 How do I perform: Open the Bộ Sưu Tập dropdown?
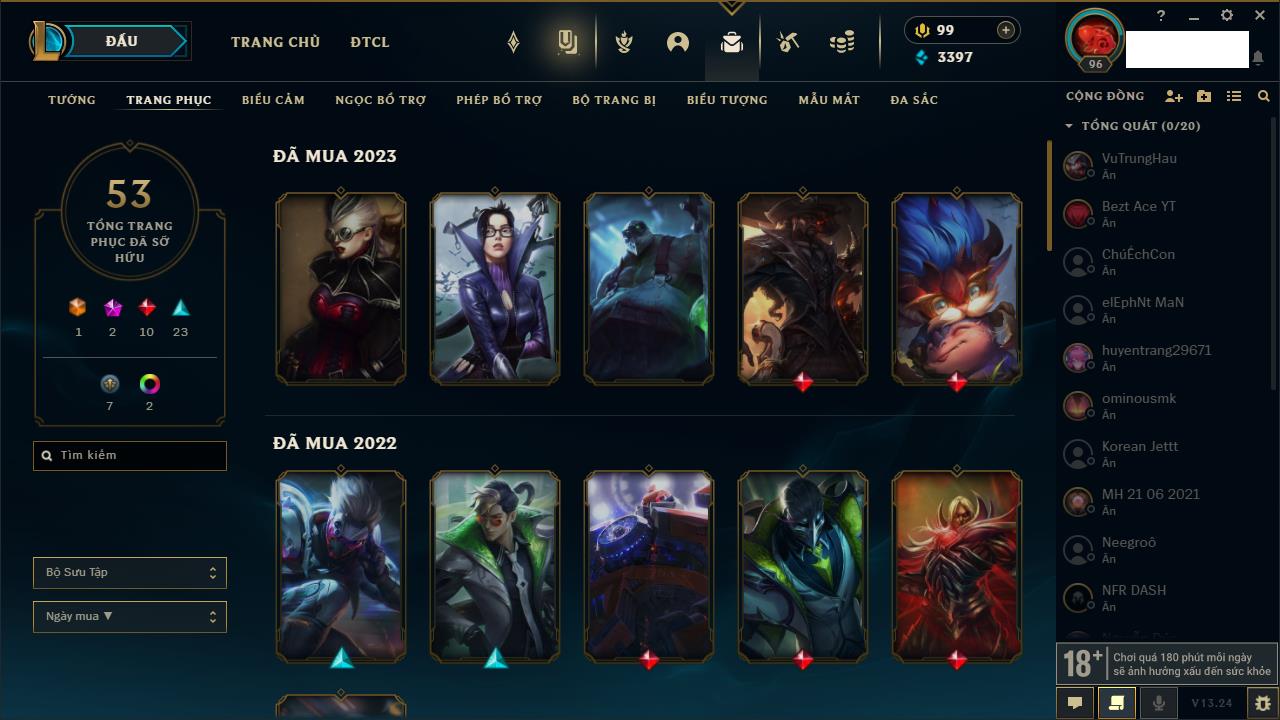coord(130,573)
